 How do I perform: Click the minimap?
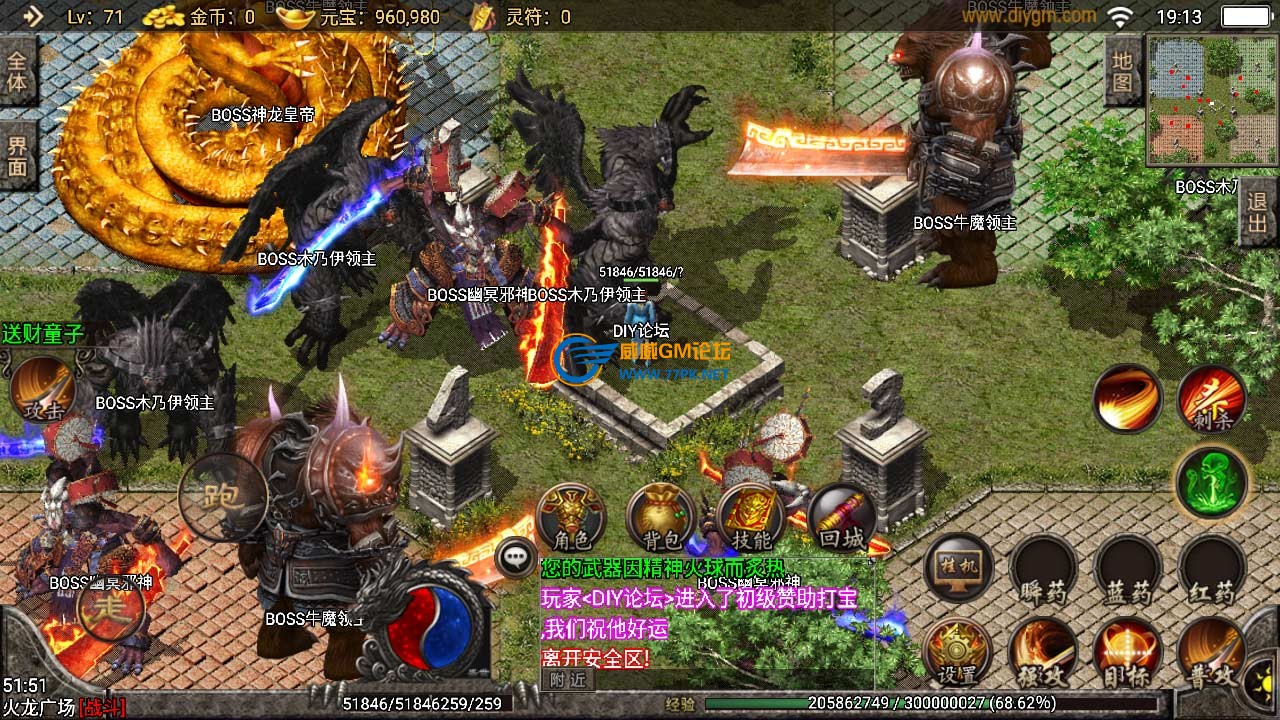tap(1212, 100)
